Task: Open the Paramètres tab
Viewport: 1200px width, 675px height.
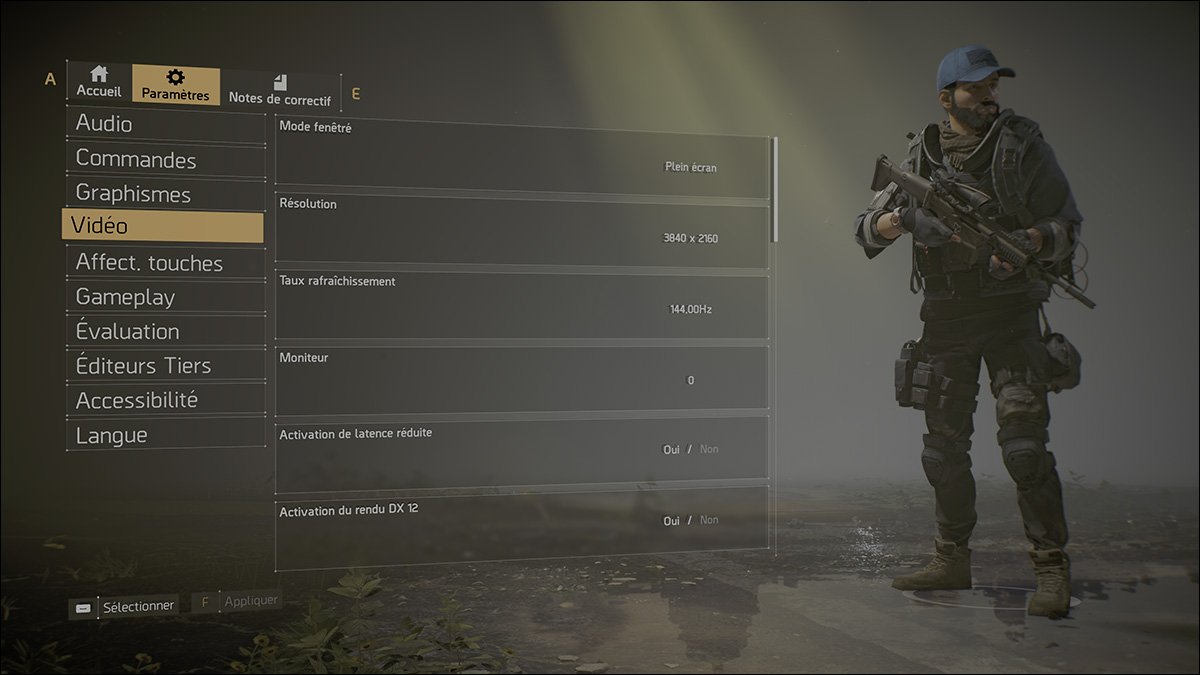Action: (x=175, y=85)
